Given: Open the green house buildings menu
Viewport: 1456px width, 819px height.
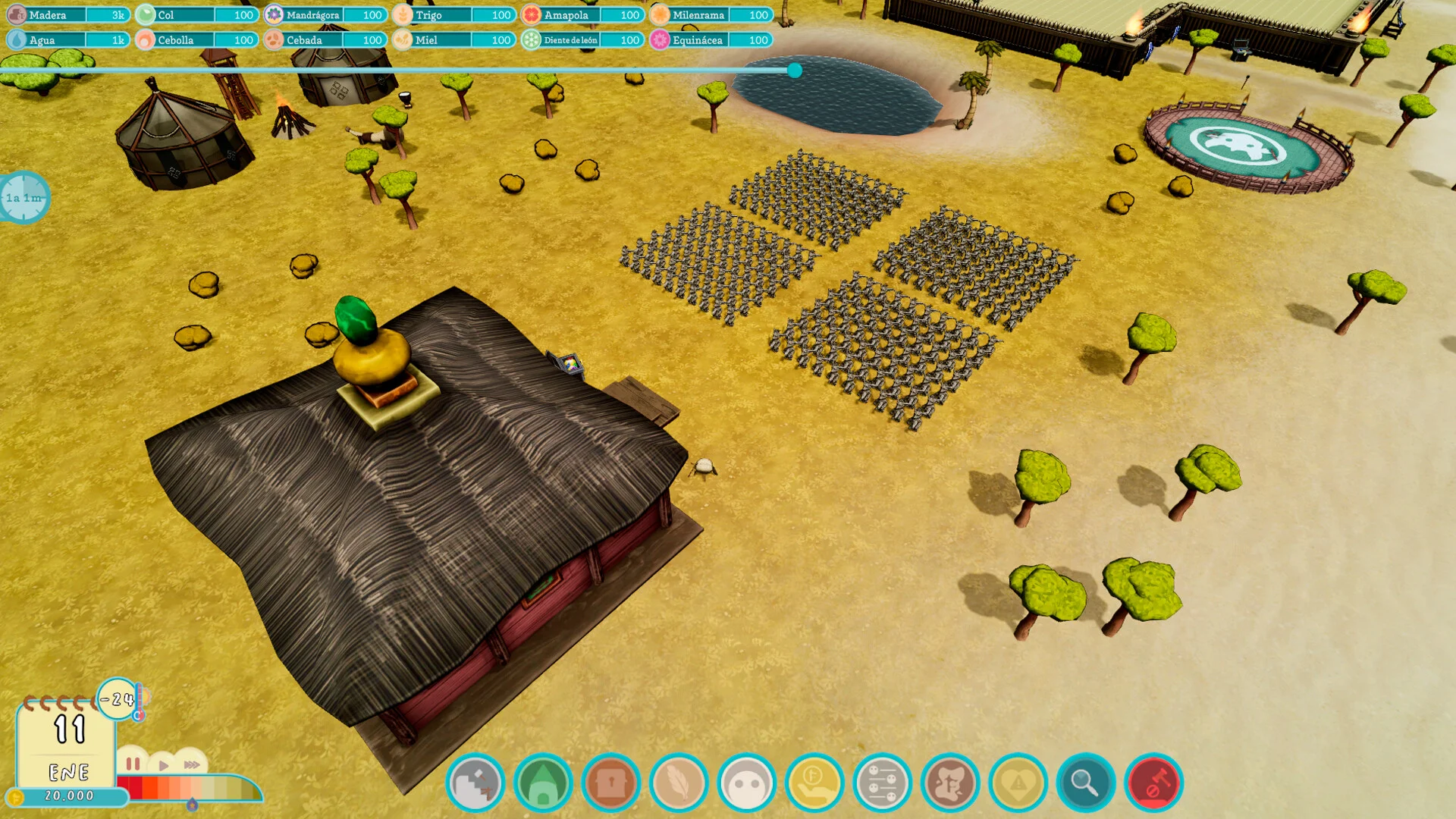Looking at the screenshot, I should (x=543, y=783).
